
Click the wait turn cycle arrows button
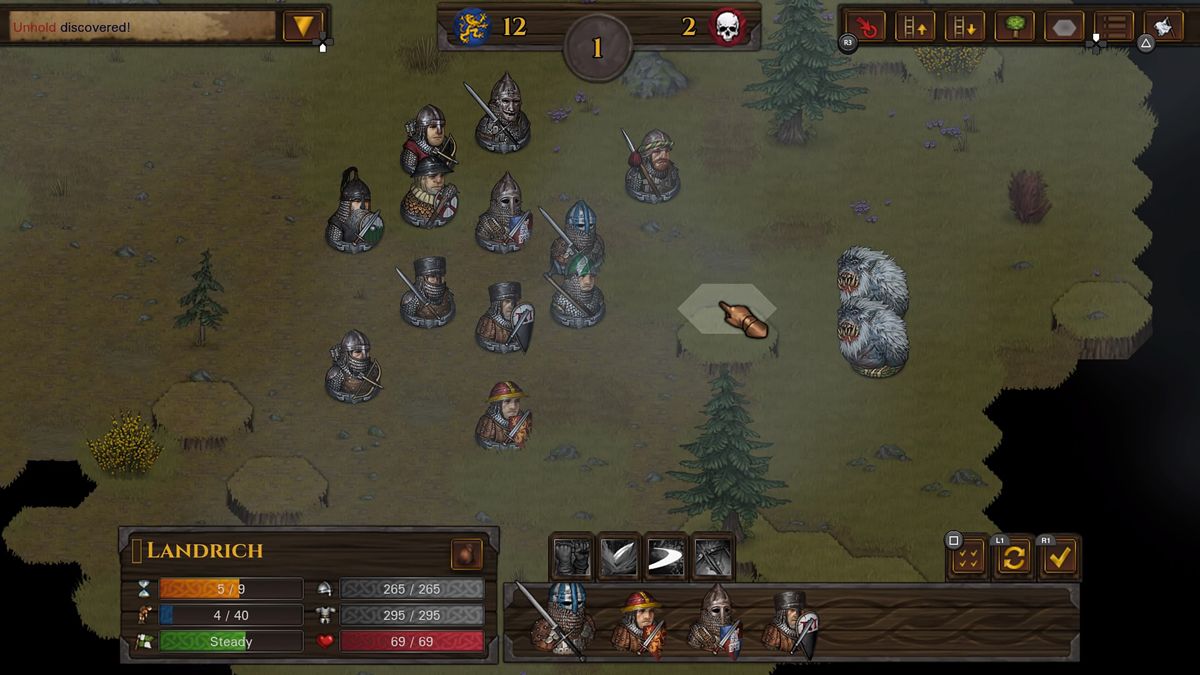click(x=1013, y=558)
